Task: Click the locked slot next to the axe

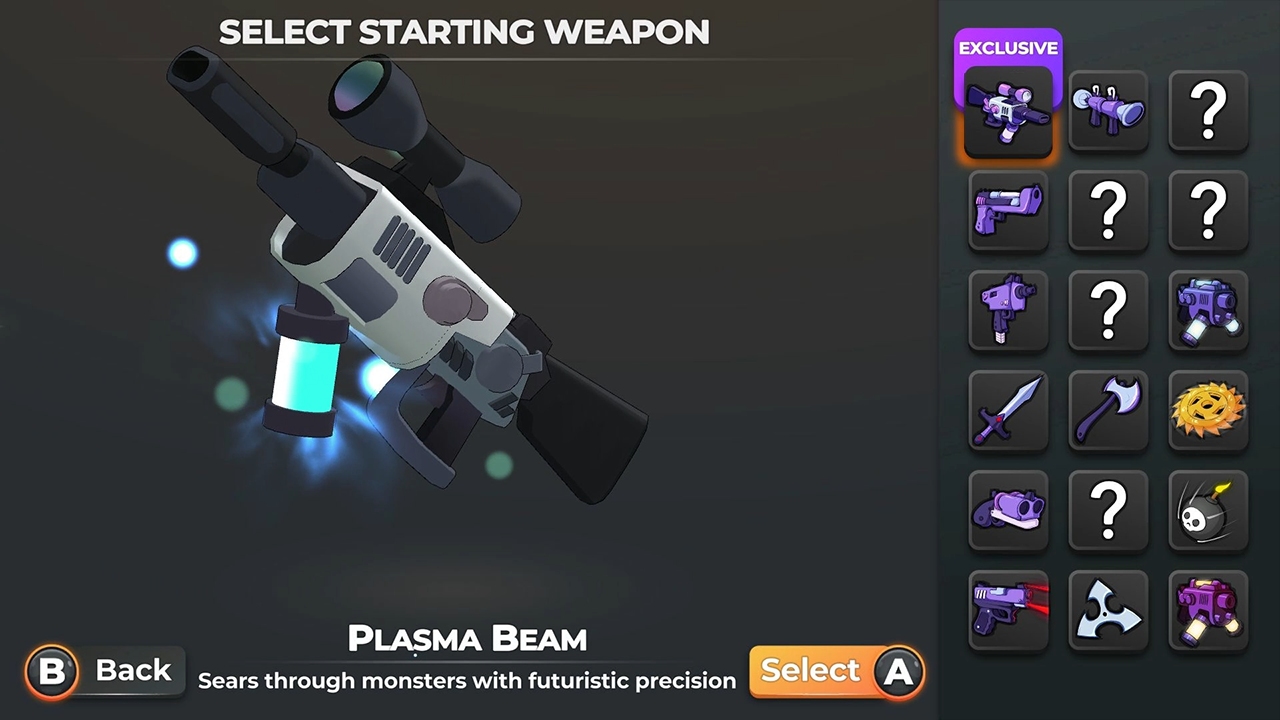Action: [1108, 311]
